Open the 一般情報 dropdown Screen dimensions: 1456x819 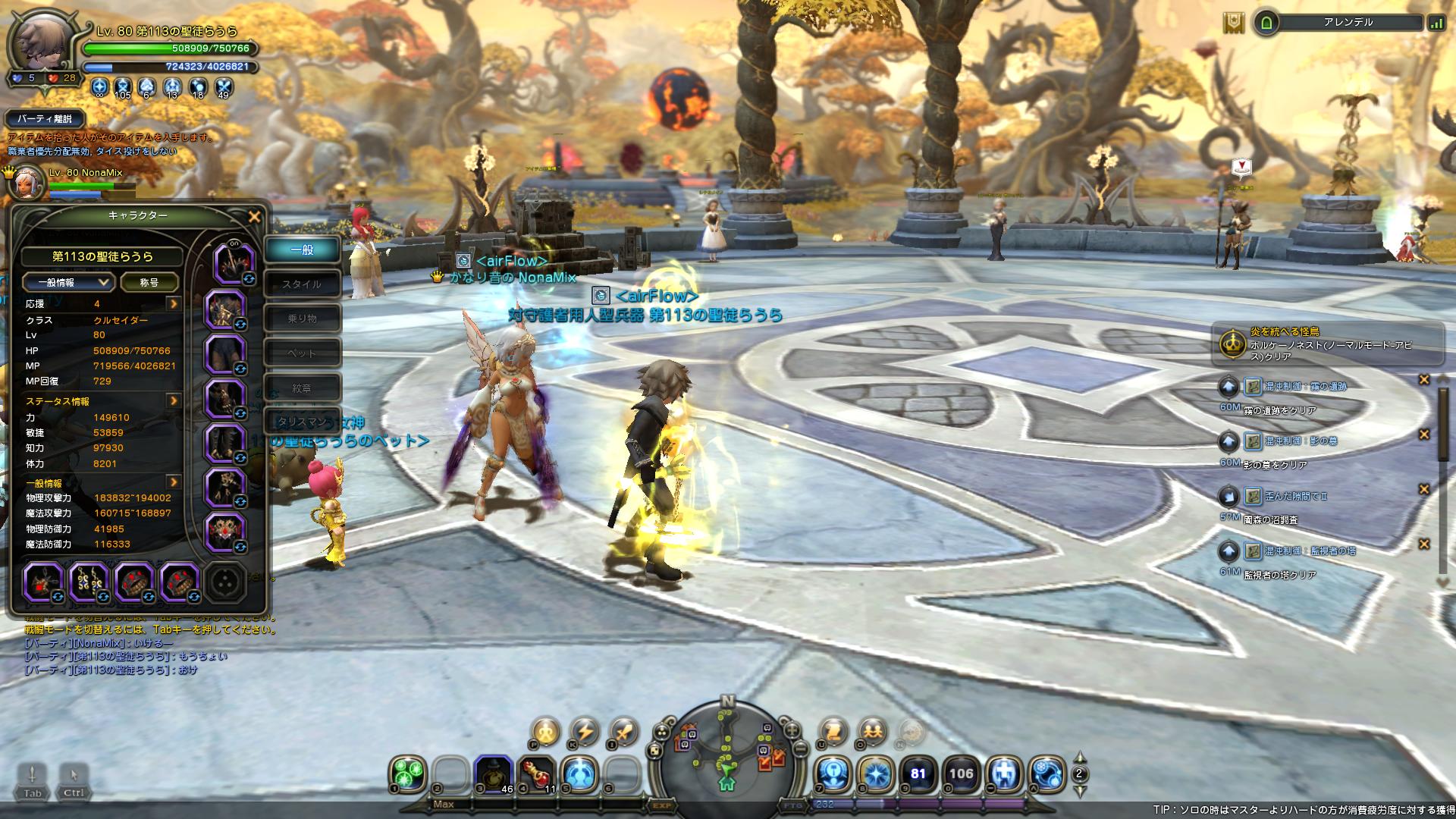(x=67, y=282)
